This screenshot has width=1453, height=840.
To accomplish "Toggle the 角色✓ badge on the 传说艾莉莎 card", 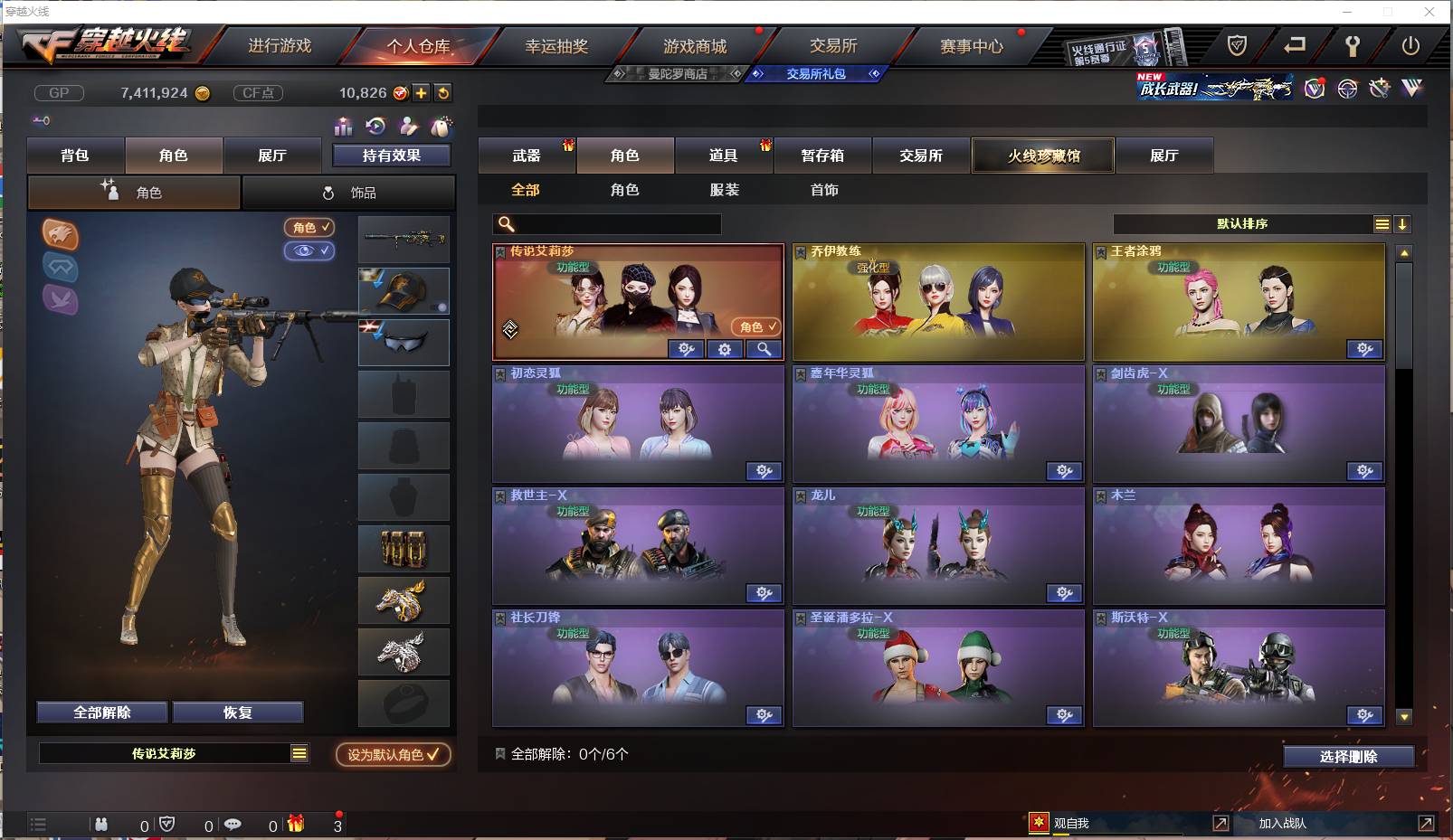I will [755, 327].
